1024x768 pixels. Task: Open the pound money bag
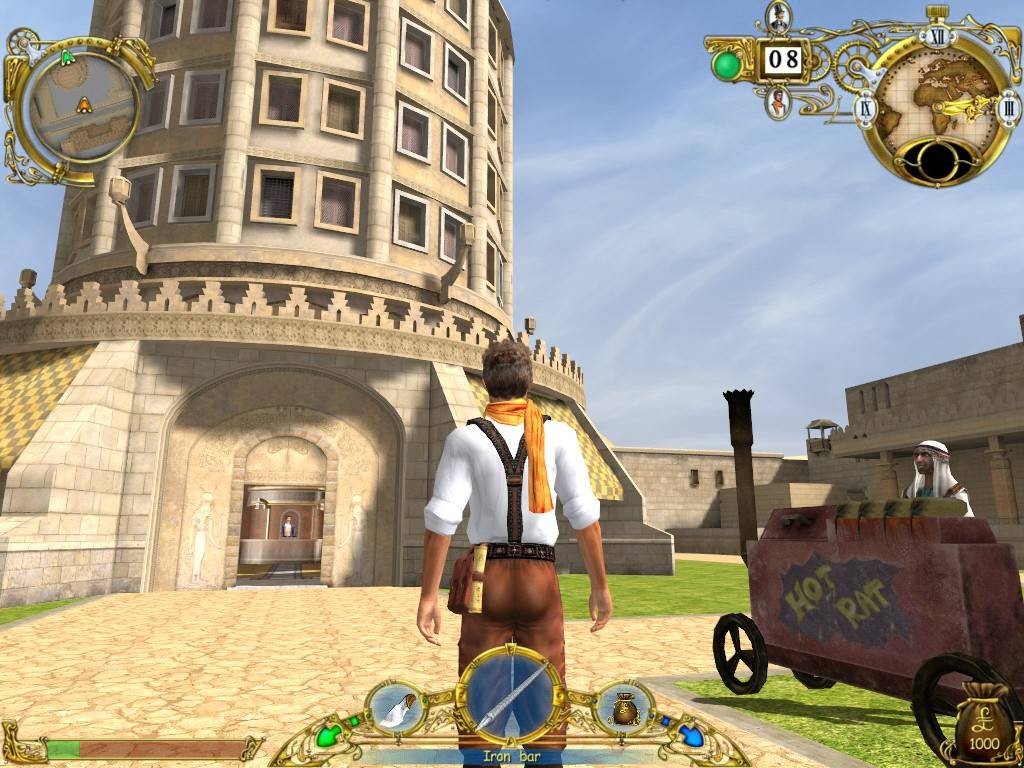click(x=982, y=722)
